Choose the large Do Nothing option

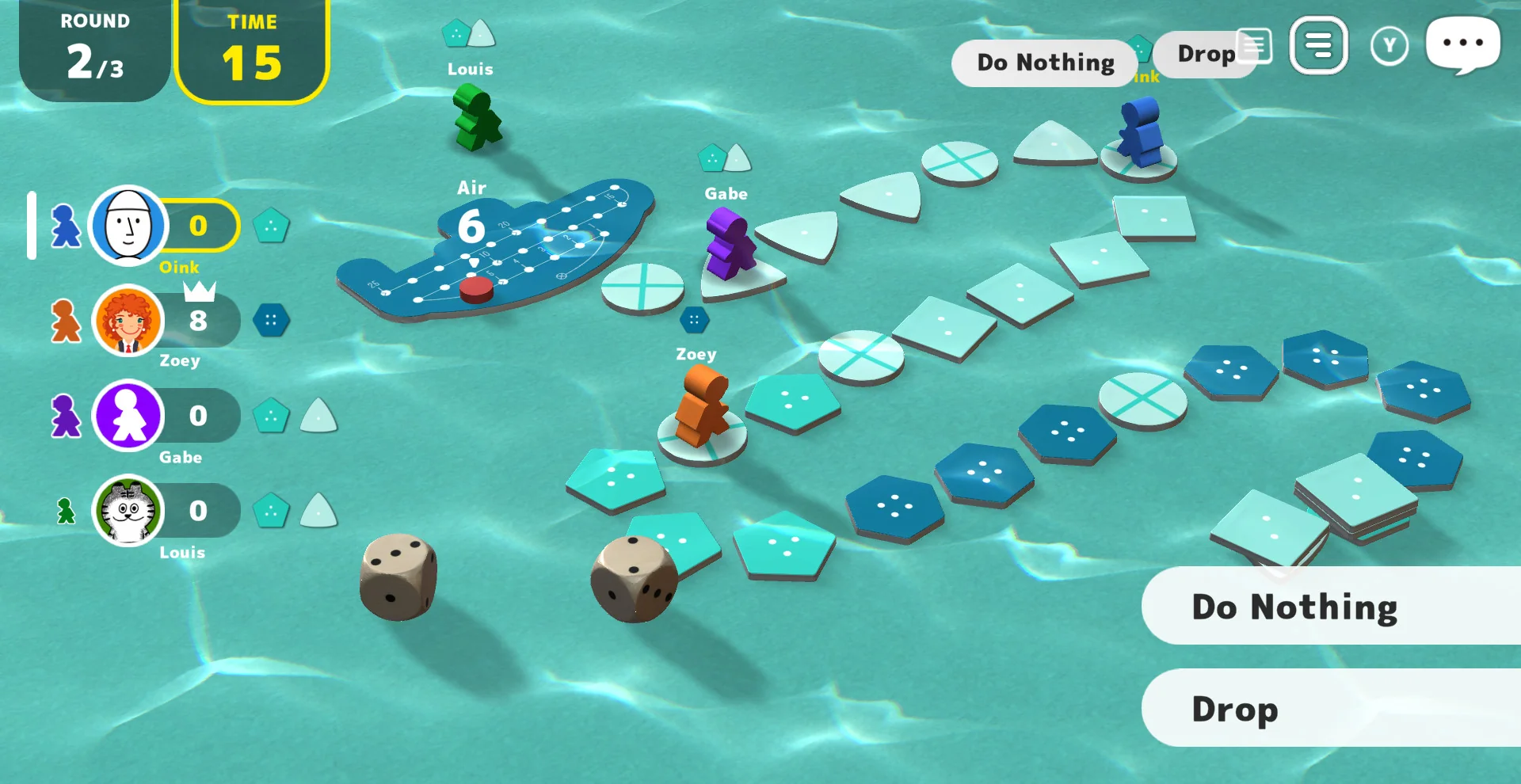tap(1331, 607)
